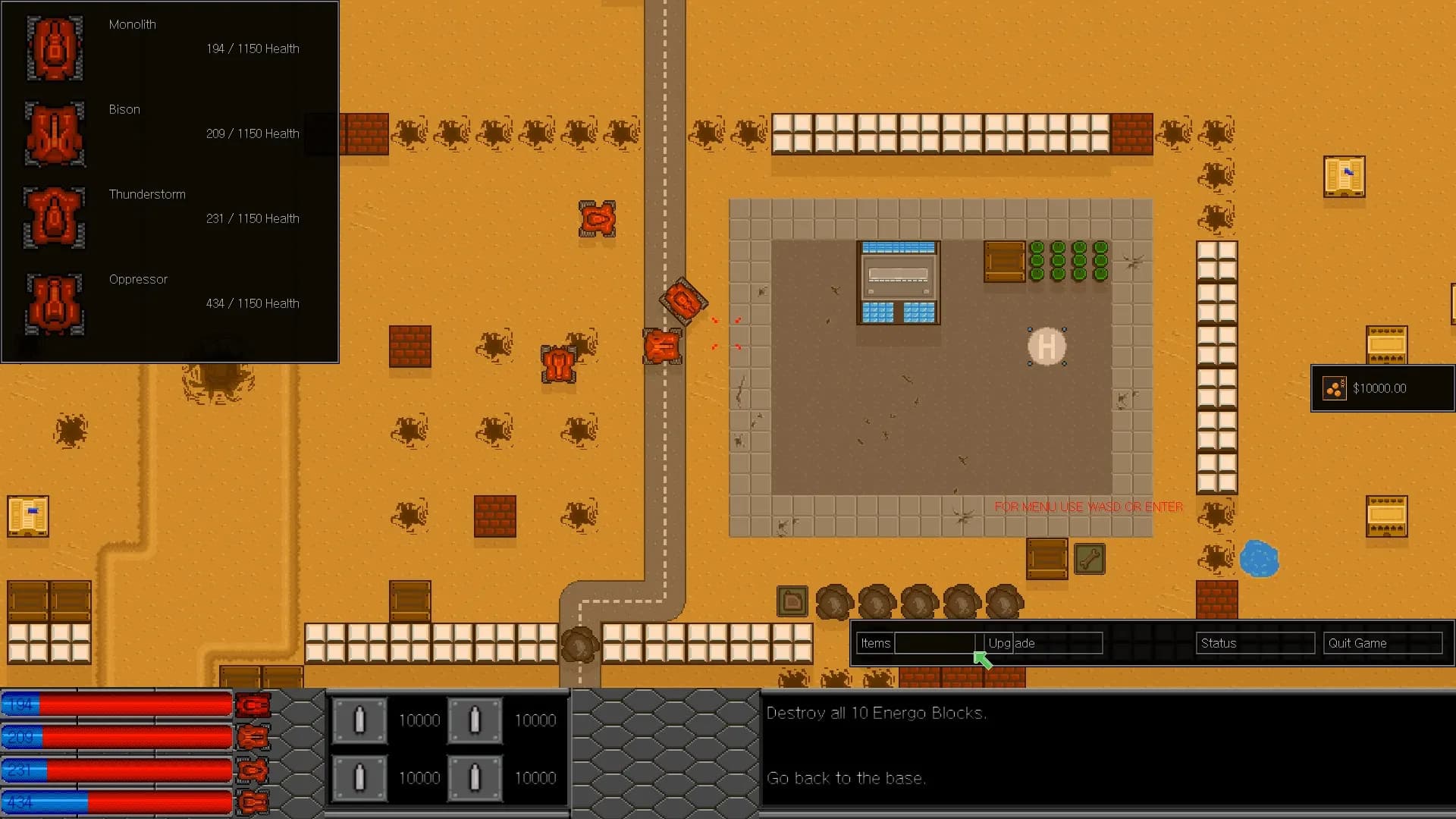The image size is (1456, 819).
Task: Open the Status menu
Action: [1219, 643]
